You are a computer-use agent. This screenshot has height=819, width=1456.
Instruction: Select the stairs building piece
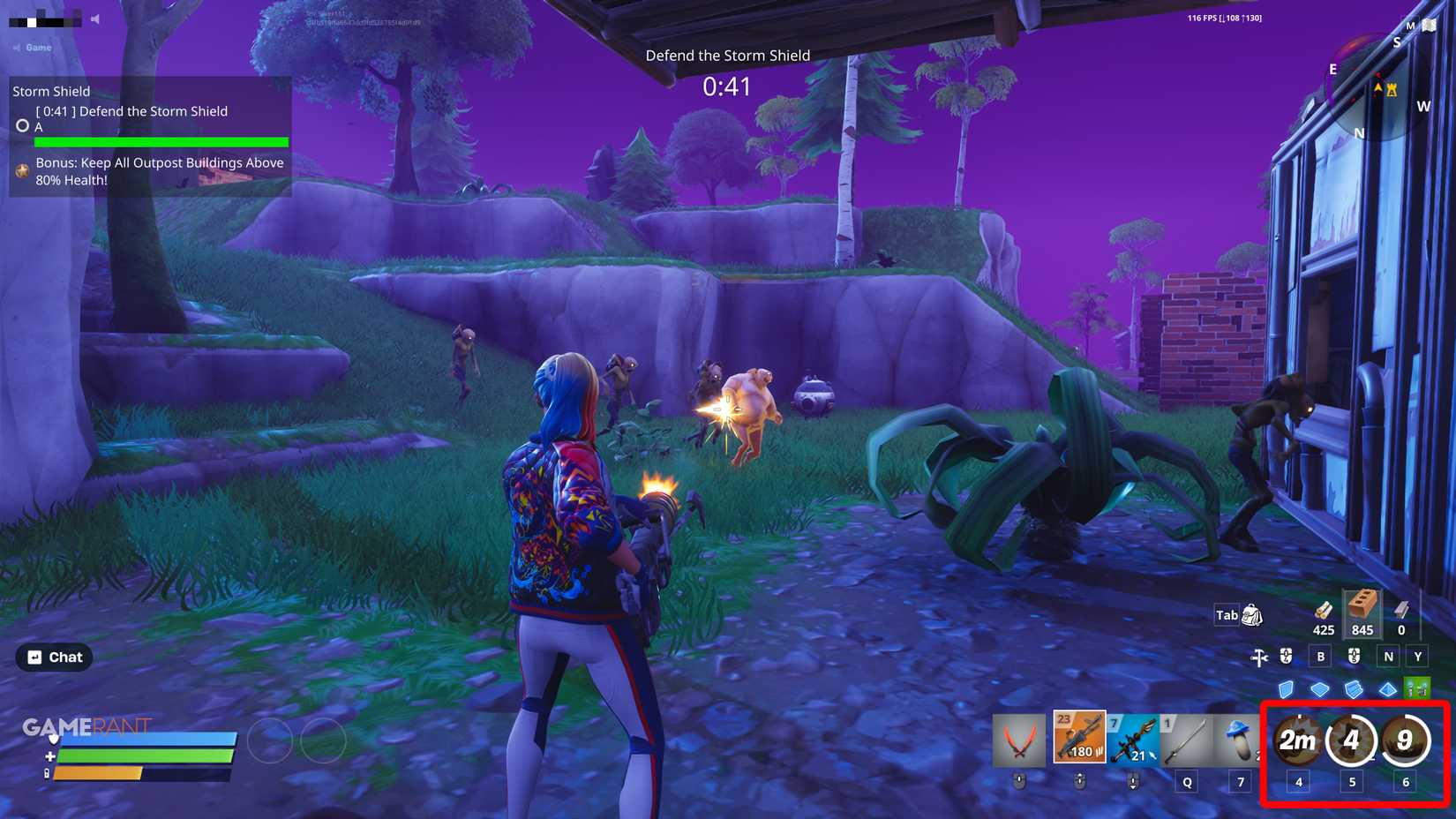[x=1353, y=688]
